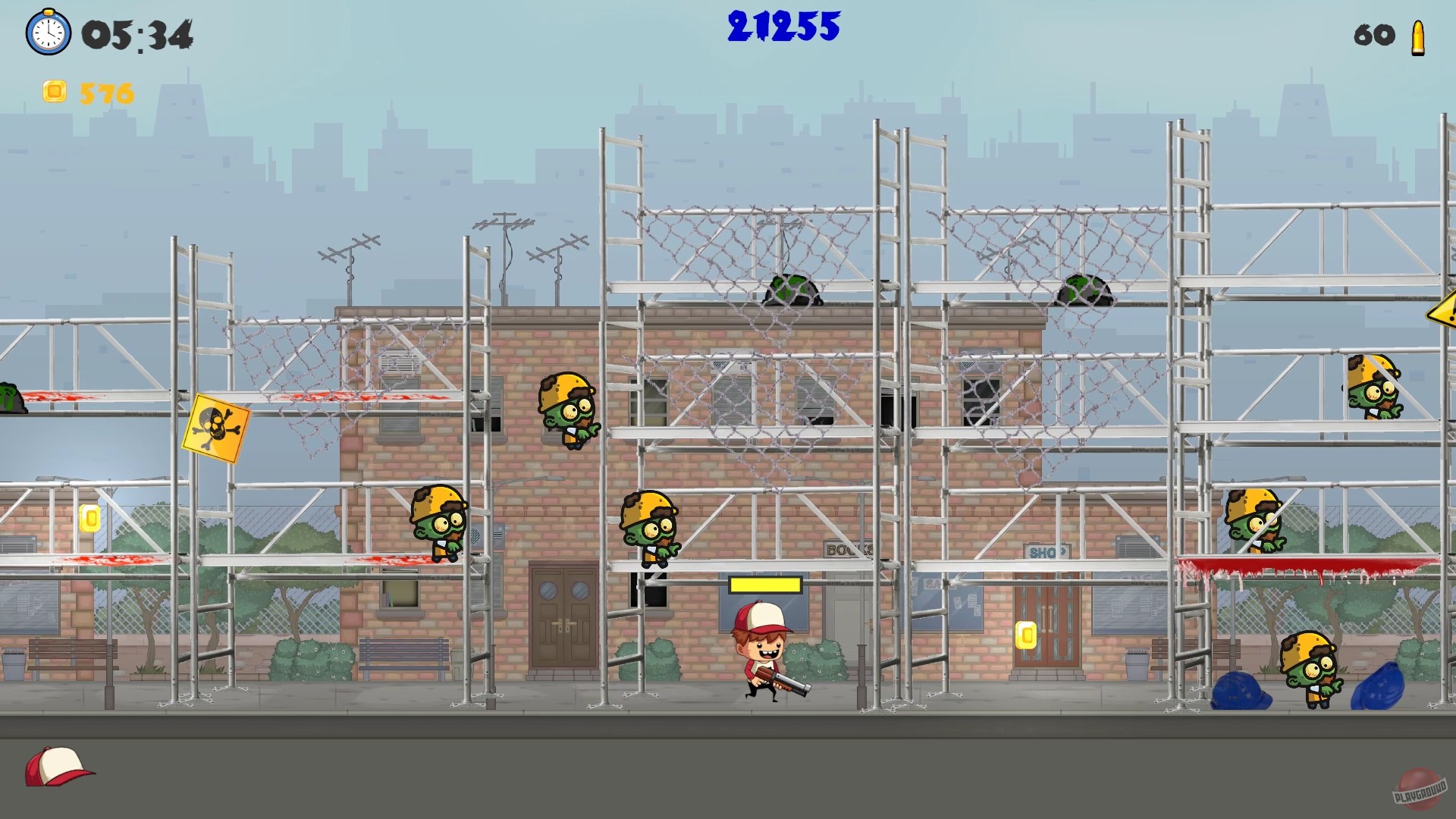Image resolution: width=1456 pixels, height=819 pixels.
Task: Click the stopwatch timer icon
Action: coord(49,33)
